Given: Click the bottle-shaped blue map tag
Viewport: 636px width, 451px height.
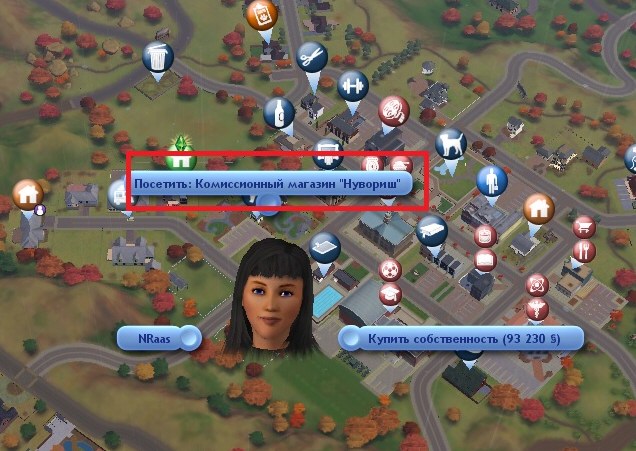Looking at the screenshot, I should [283, 112].
